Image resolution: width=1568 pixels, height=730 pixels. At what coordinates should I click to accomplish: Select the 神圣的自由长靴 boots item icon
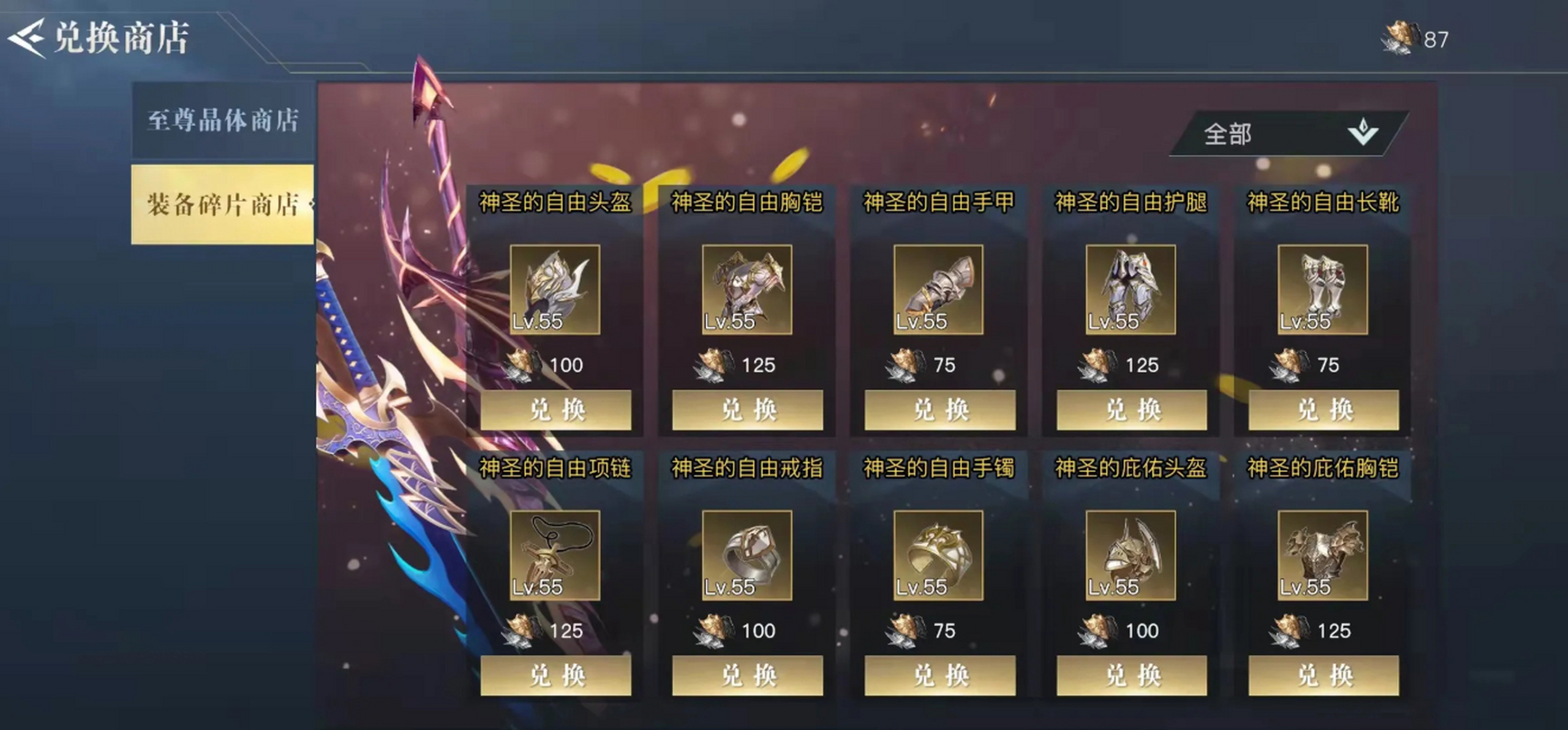point(1323,290)
